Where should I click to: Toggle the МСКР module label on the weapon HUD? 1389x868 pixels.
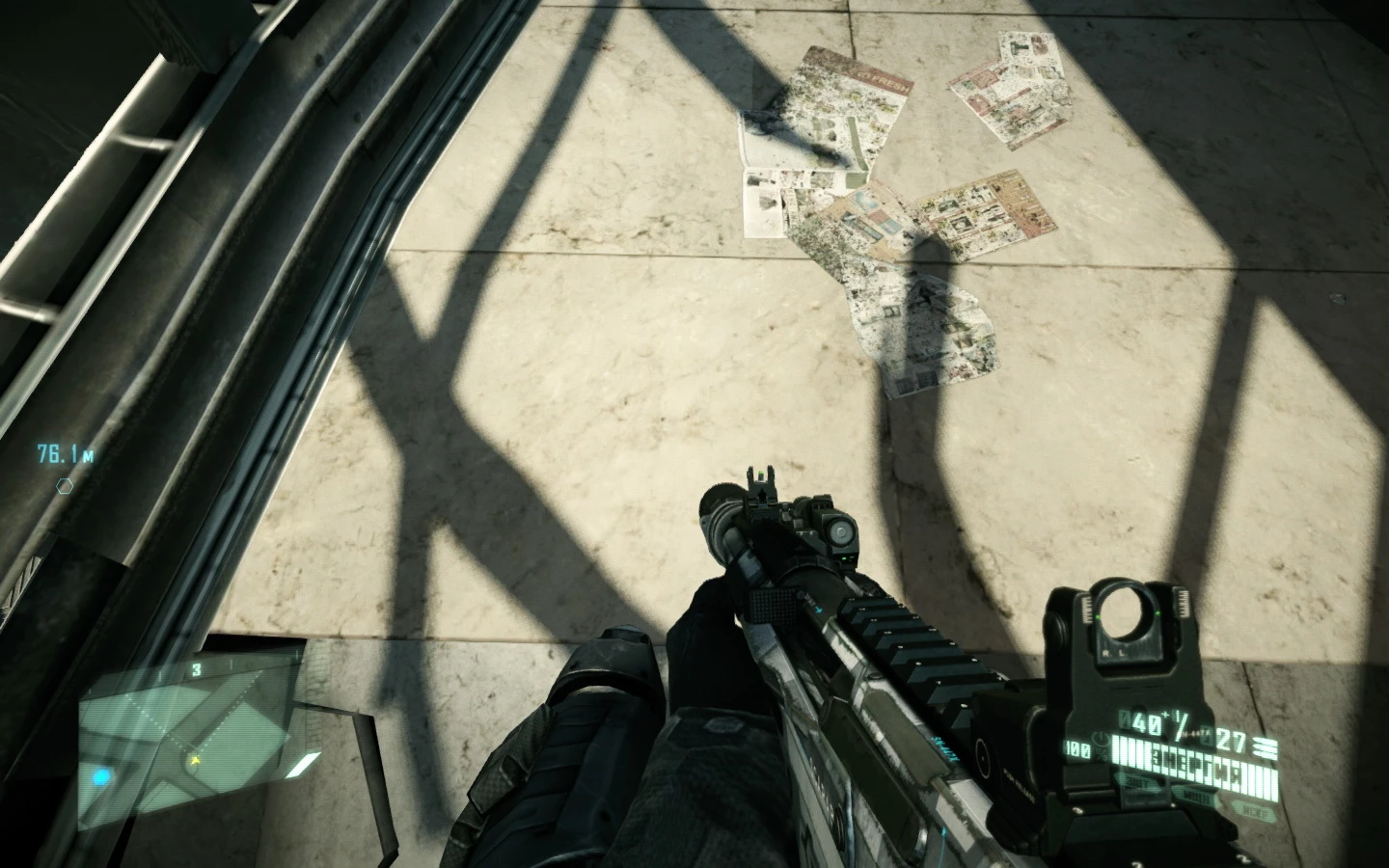click(1254, 811)
